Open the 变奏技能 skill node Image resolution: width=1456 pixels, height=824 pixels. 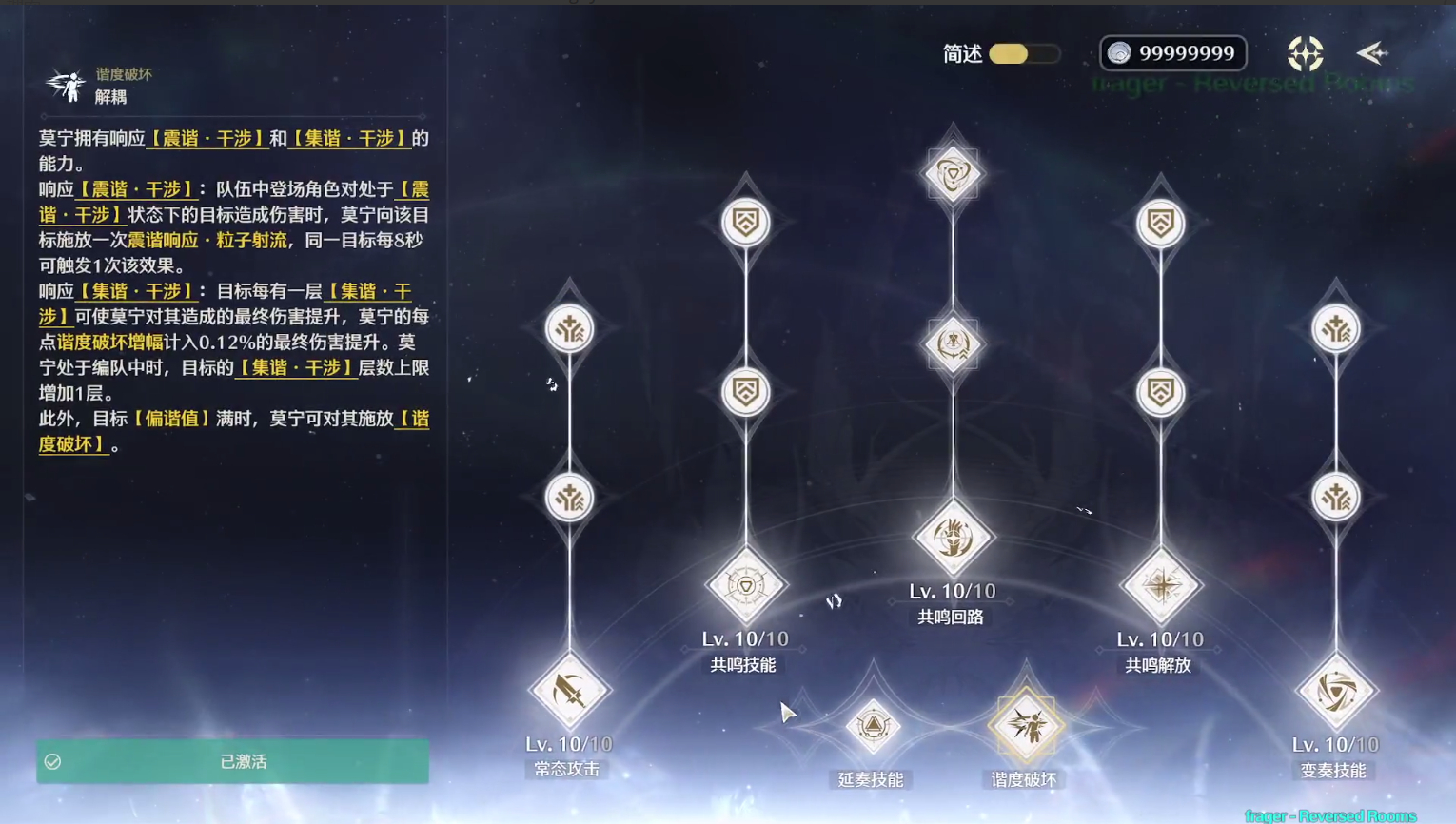tap(1336, 692)
